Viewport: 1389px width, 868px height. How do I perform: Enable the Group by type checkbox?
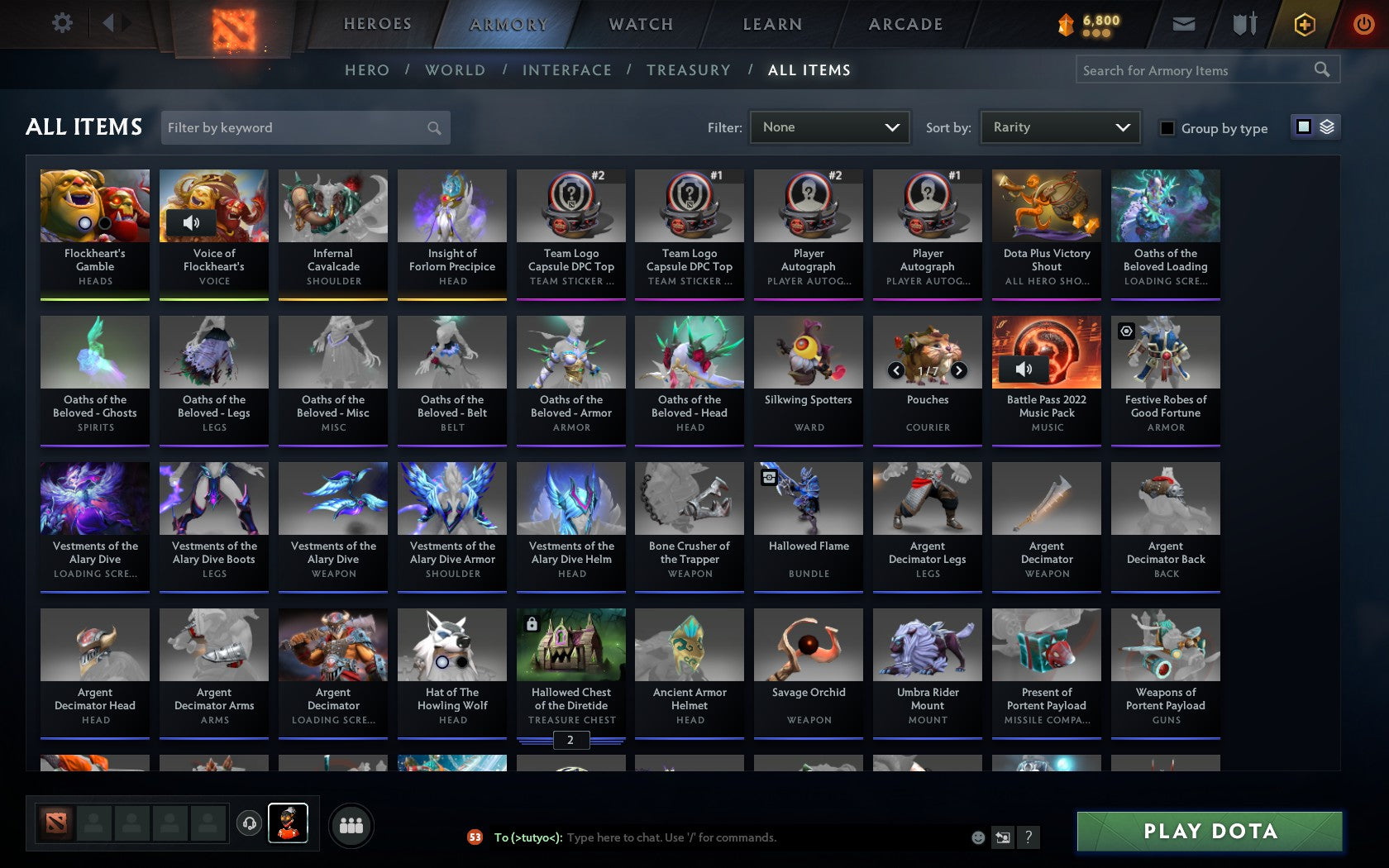click(x=1167, y=128)
